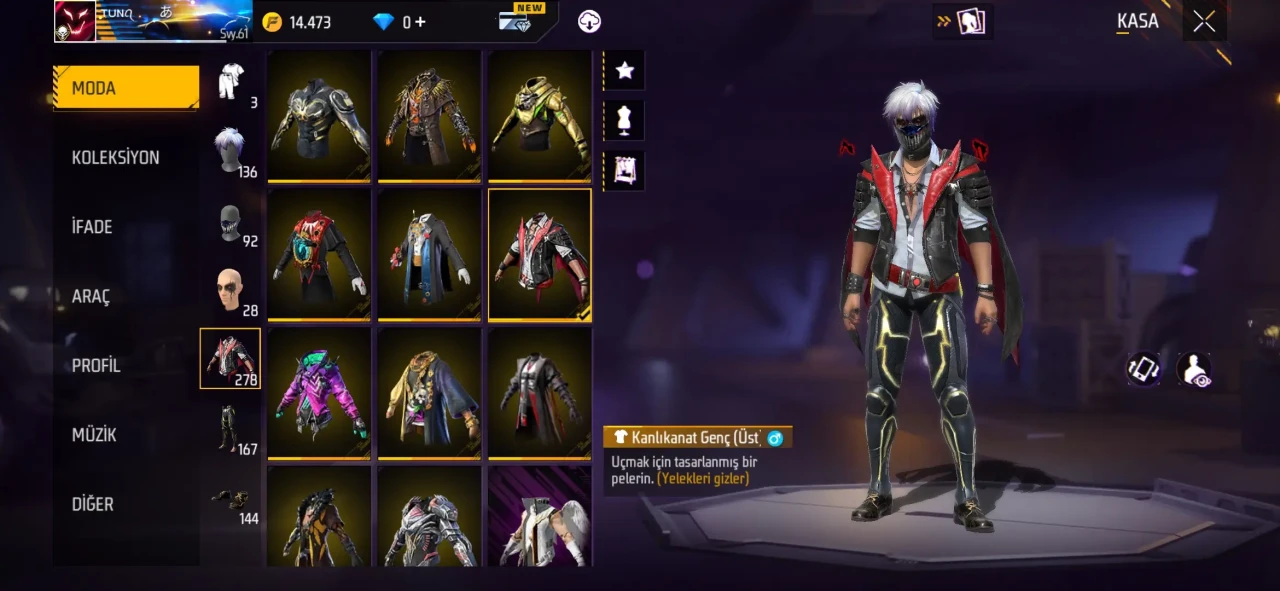Click the mannequin outfit preset icon
1280x591 pixels.
coord(625,120)
